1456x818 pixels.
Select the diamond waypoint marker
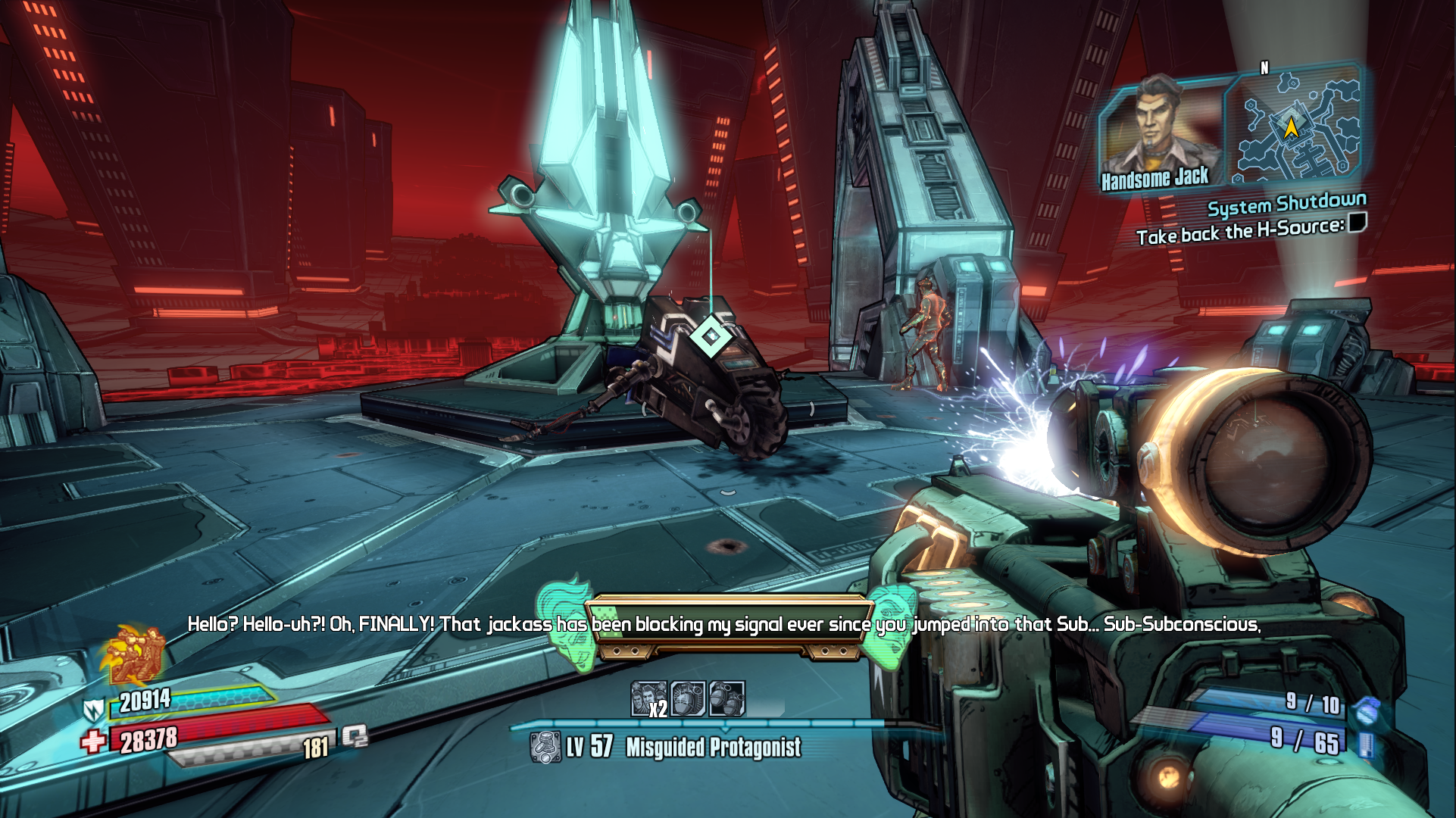tap(711, 336)
